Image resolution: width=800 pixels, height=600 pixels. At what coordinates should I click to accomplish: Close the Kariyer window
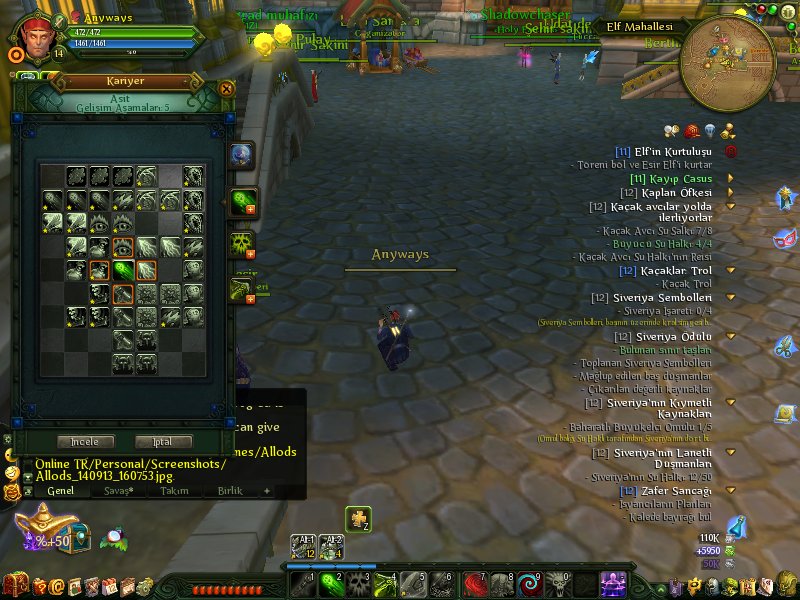pos(226,88)
